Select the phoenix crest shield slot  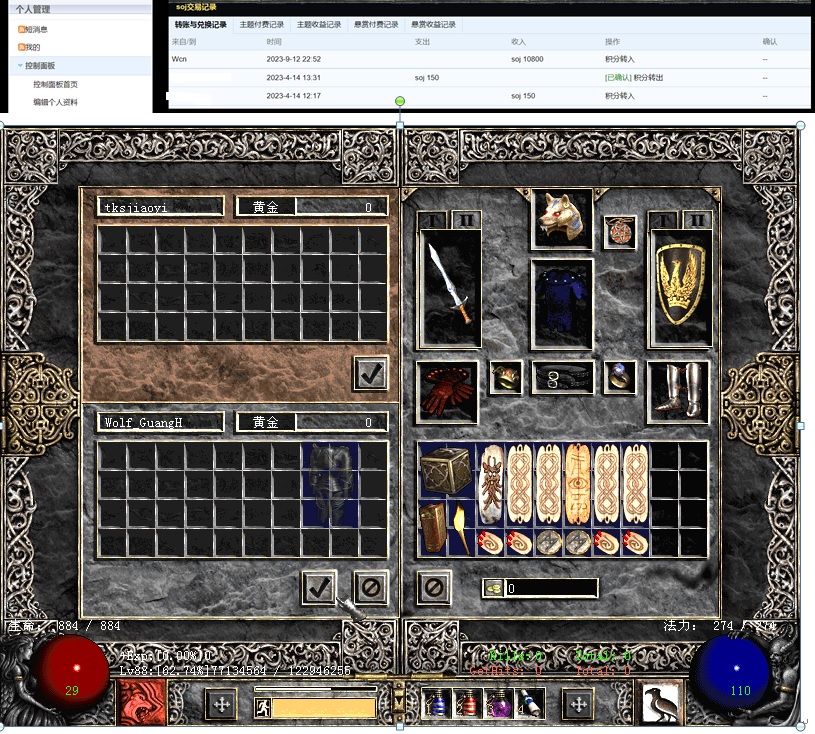click(x=680, y=289)
